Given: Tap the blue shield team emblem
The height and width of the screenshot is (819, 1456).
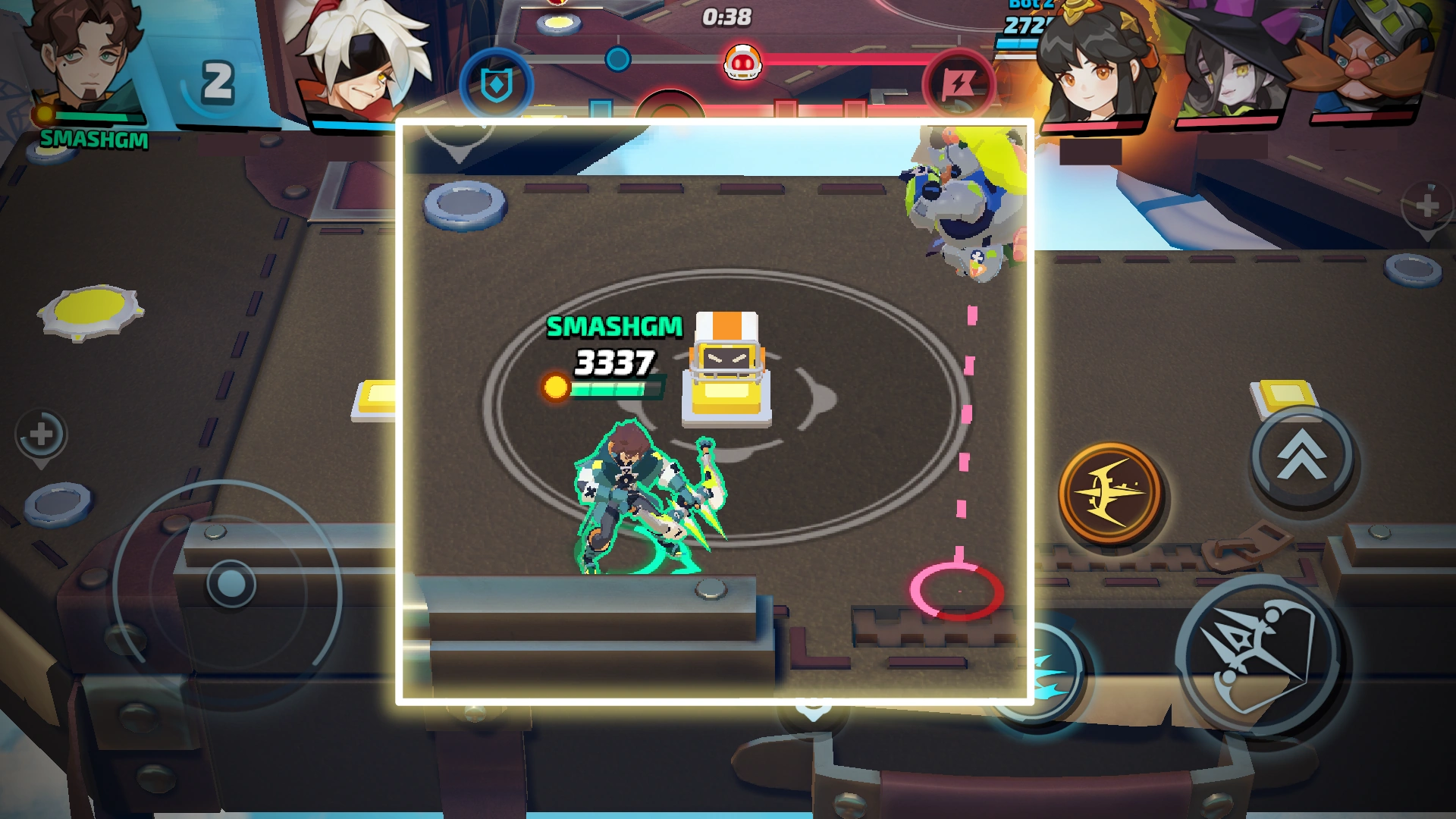Looking at the screenshot, I should click(497, 84).
